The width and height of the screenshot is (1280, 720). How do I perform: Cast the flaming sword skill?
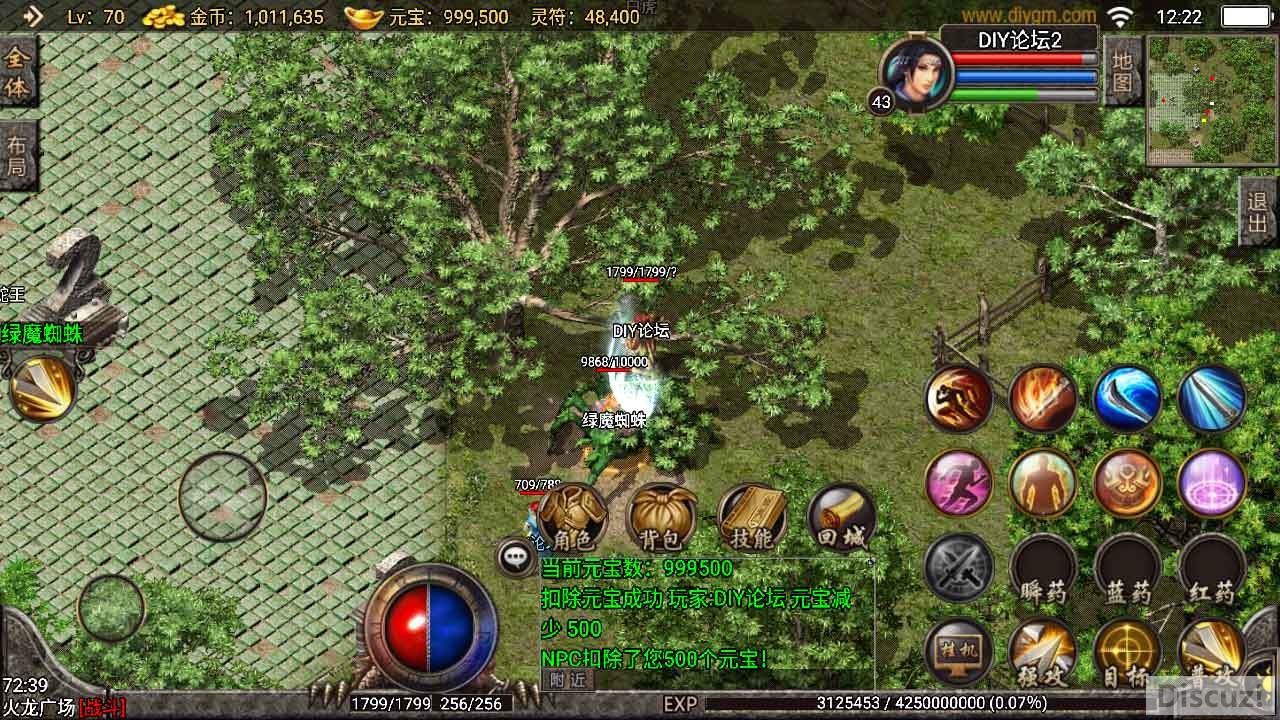click(x=1043, y=398)
